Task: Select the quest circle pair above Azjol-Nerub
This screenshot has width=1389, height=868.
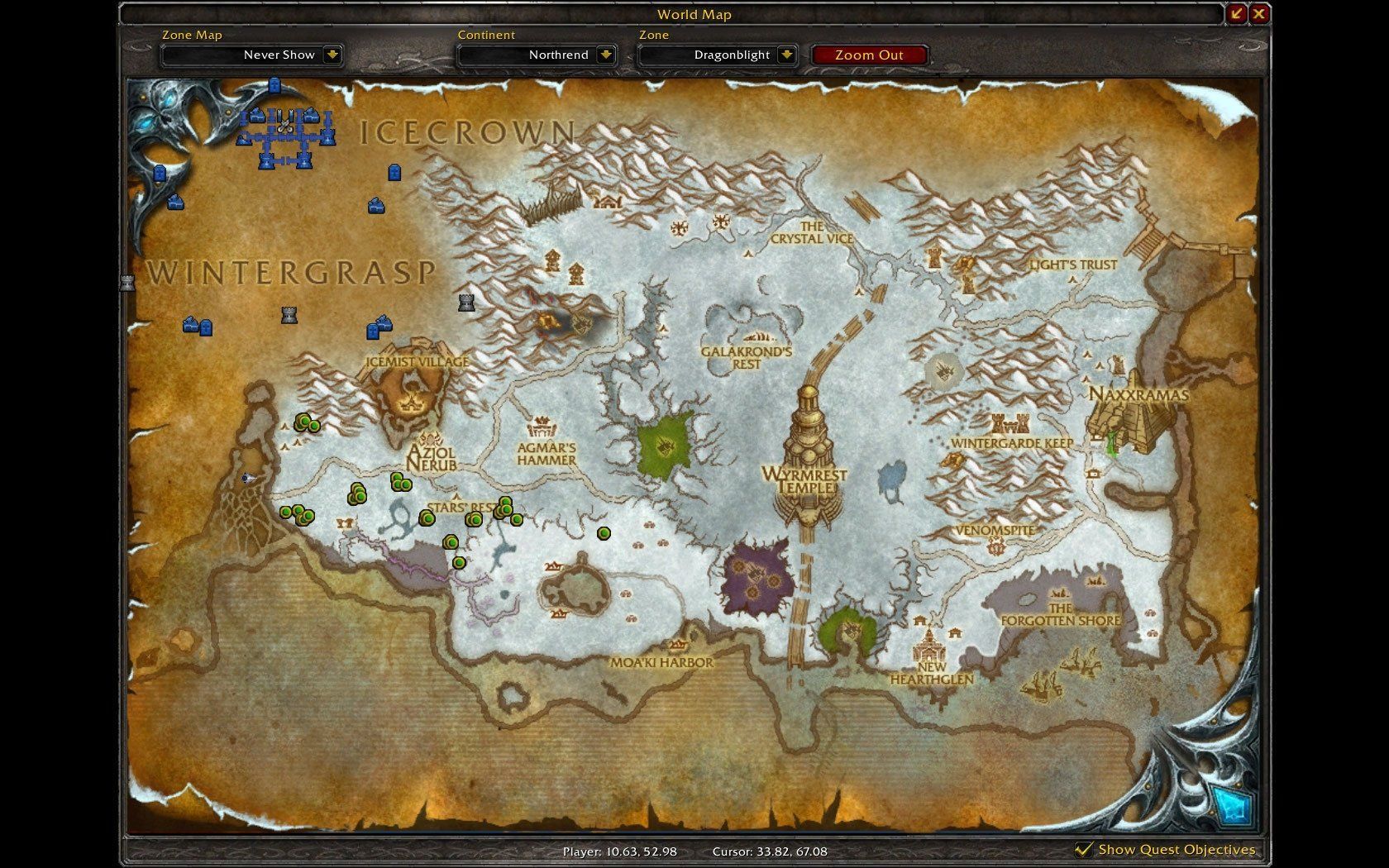Action: (307, 424)
